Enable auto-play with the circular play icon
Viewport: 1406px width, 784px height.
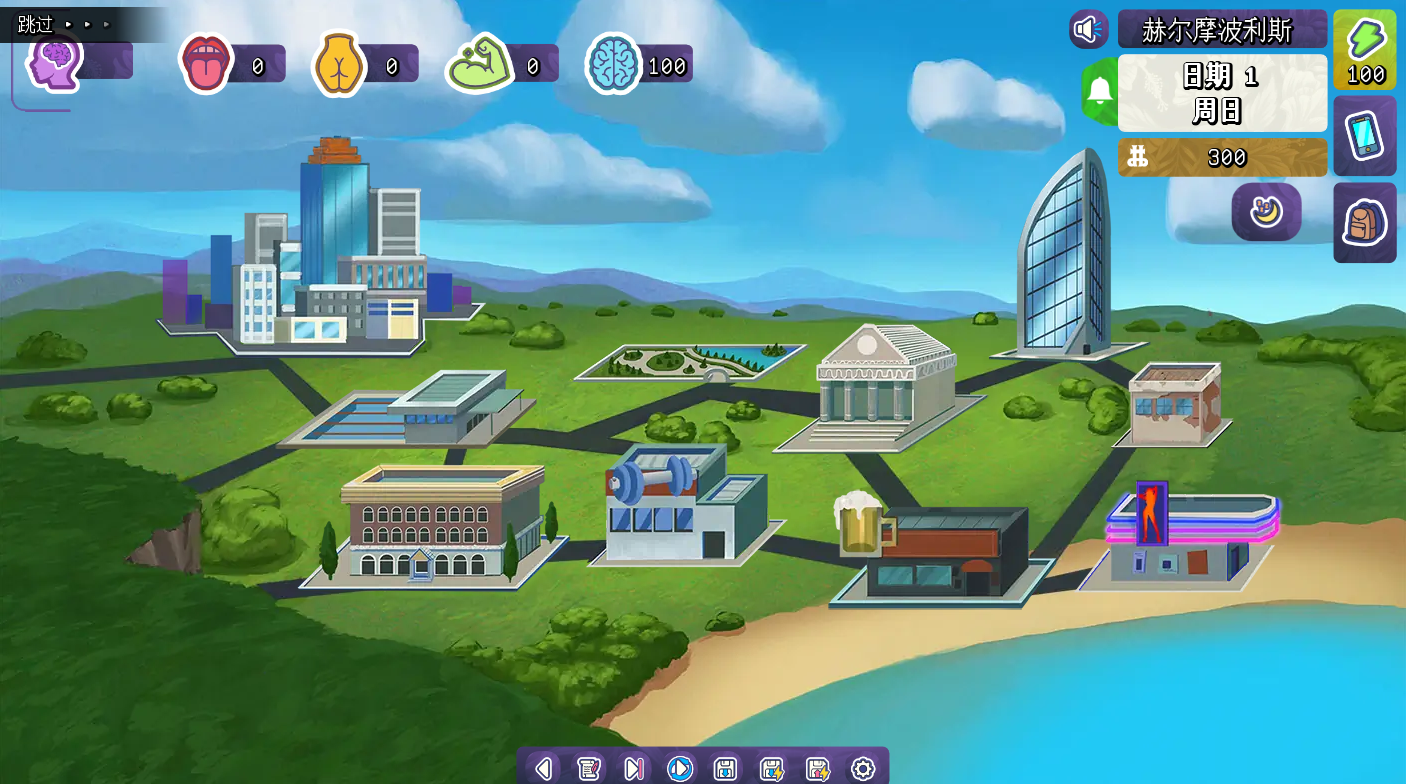tap(680, 768)
